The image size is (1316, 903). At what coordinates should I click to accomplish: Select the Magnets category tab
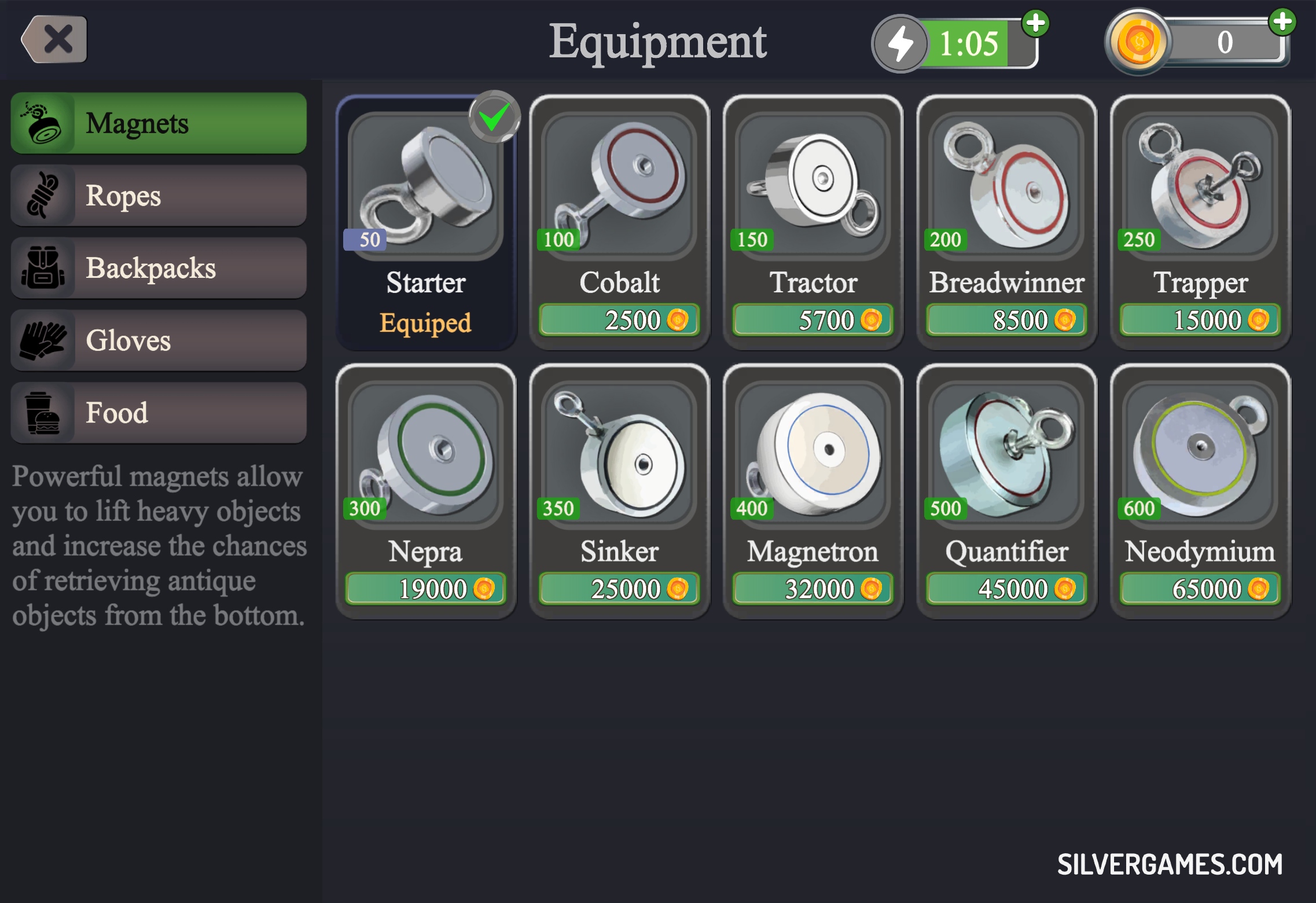158,123
